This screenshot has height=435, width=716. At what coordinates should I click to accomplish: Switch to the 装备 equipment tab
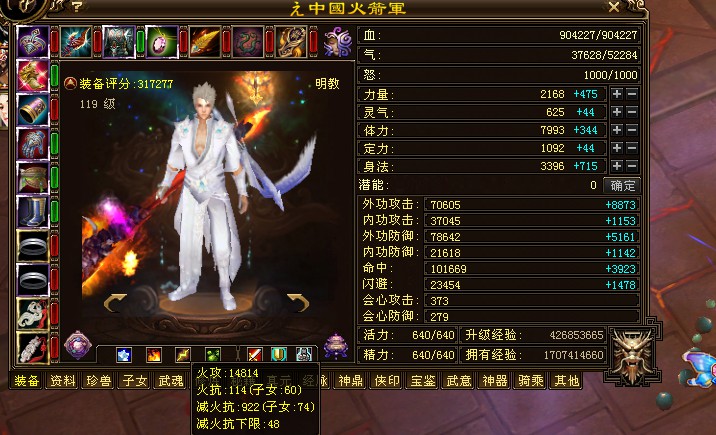pyautogui.click(x=27, y=381)
